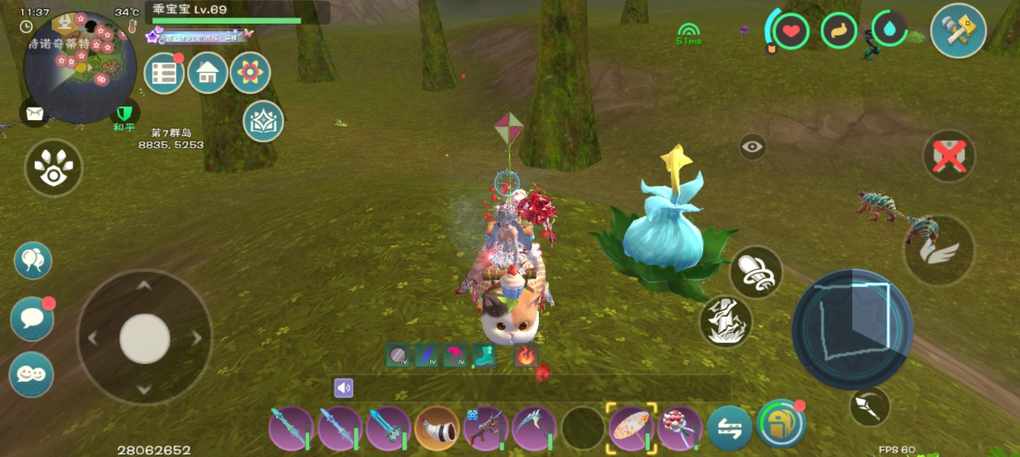Open the backpack inventory button

coord(782,425)
